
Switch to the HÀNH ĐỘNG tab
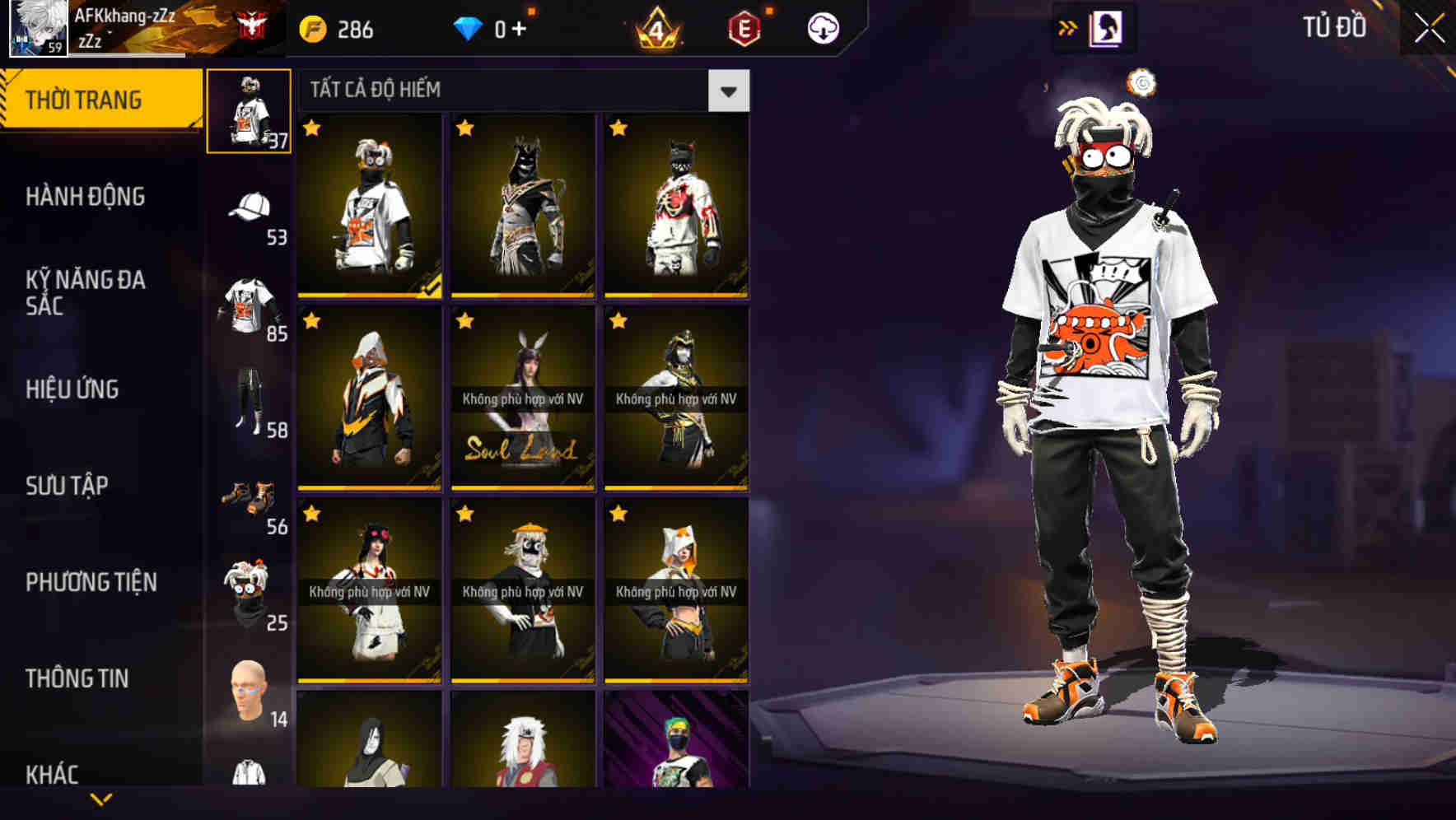click(85, 197)
